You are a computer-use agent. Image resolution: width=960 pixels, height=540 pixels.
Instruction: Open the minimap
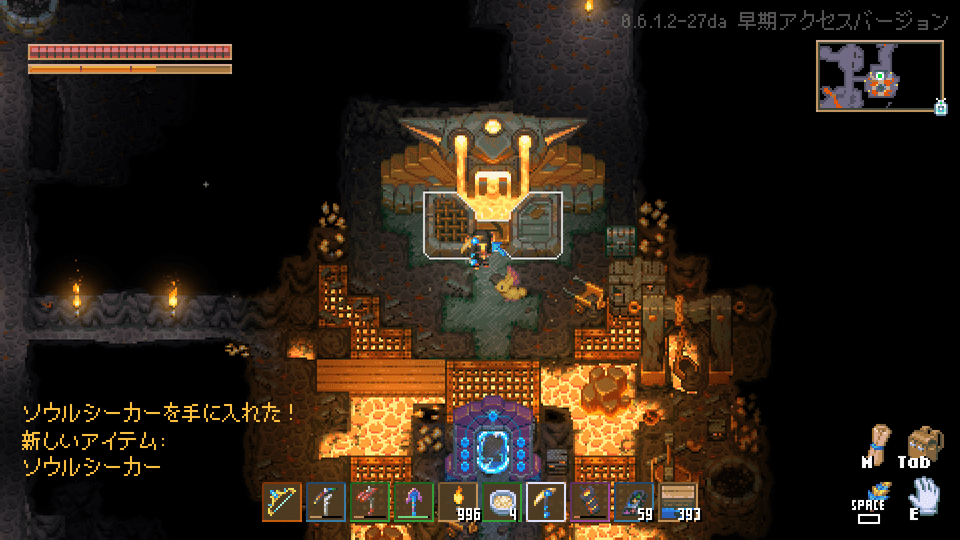click(880, 76)
